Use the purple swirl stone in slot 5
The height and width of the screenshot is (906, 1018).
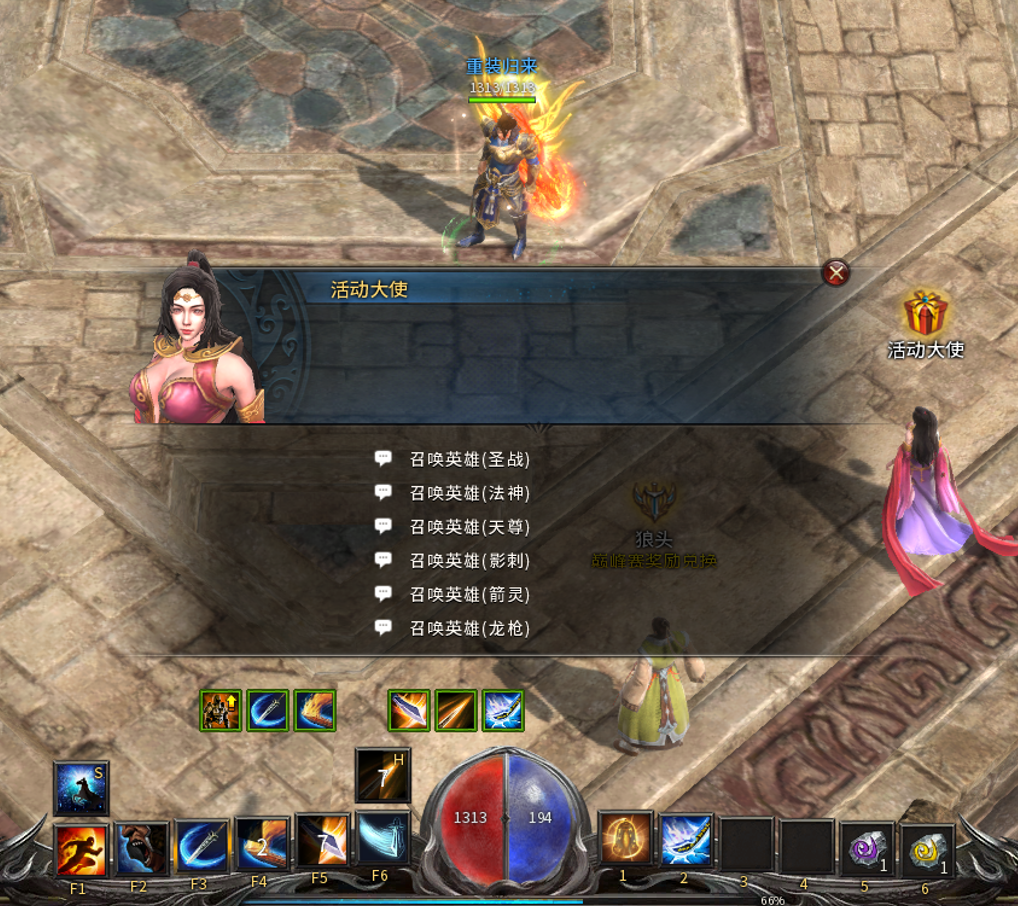866,850
